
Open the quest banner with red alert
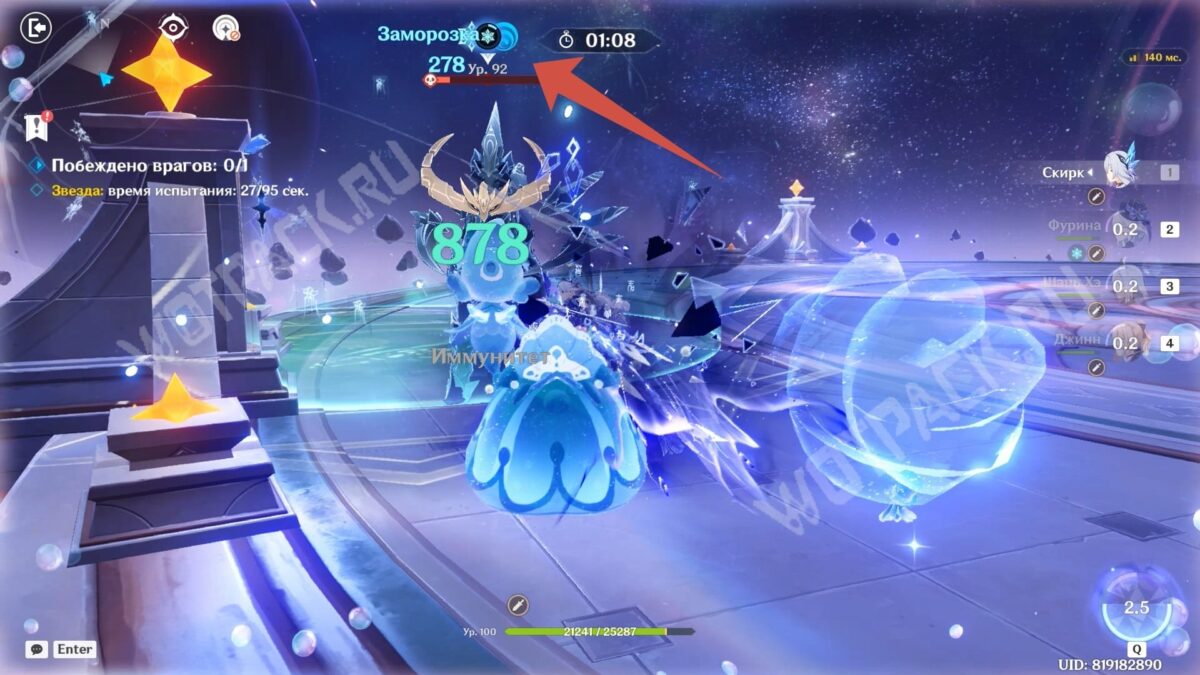coord(36,126)
